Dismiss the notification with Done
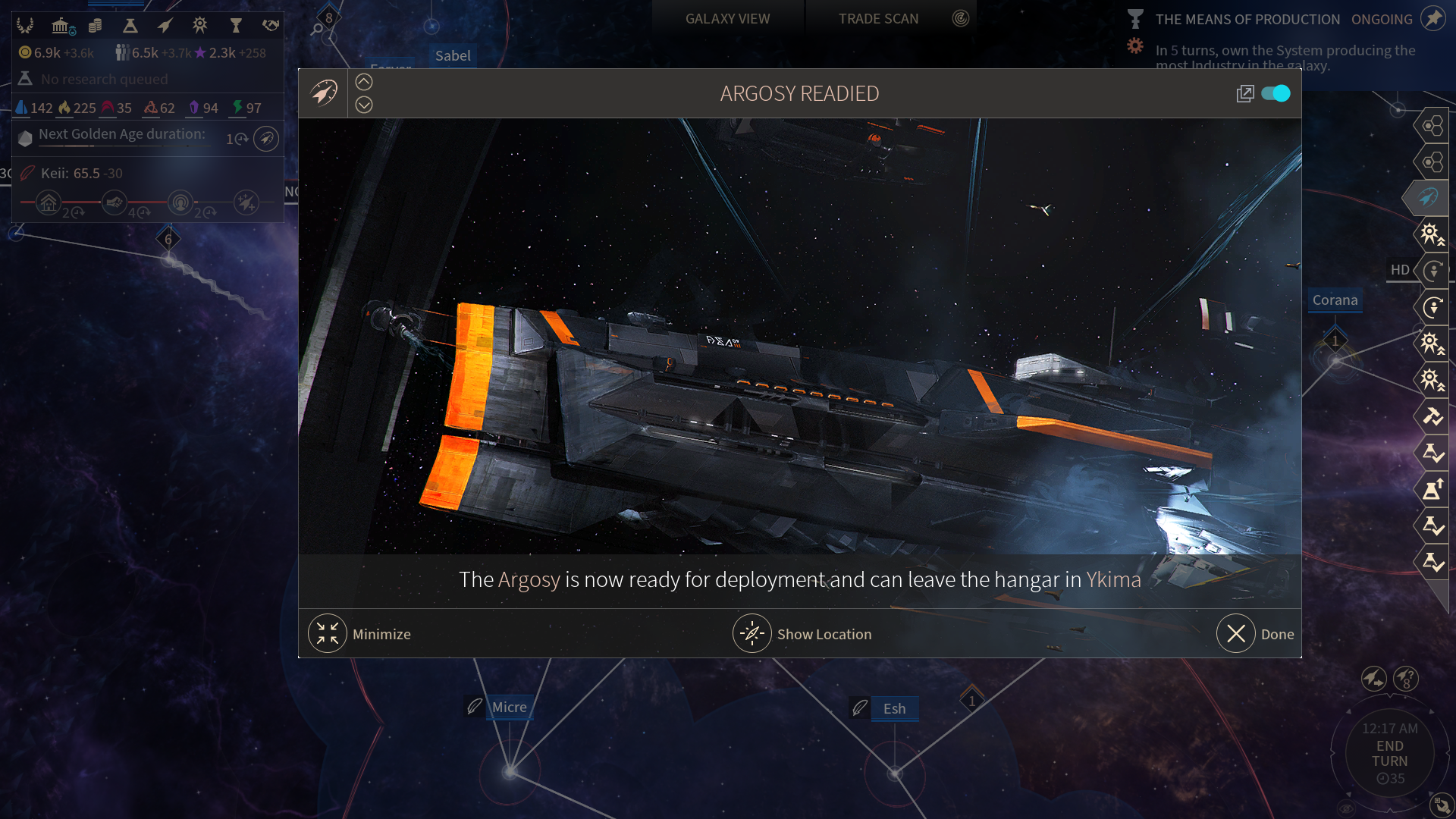The height and width of the screenshot is (819, 1456). (x=1236, y=634)
